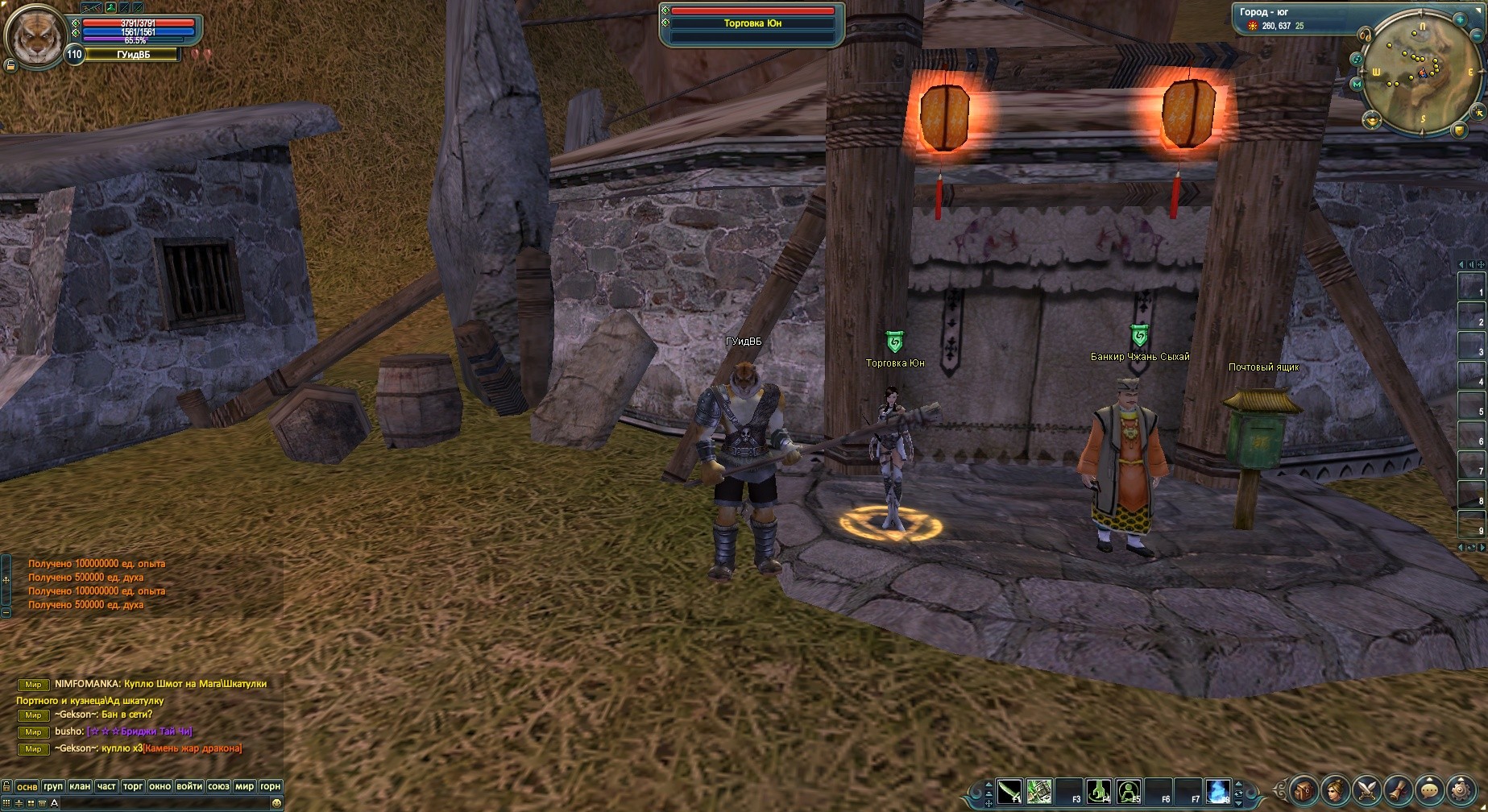Switch chat to the "союз" tab

tap(218, 786)
